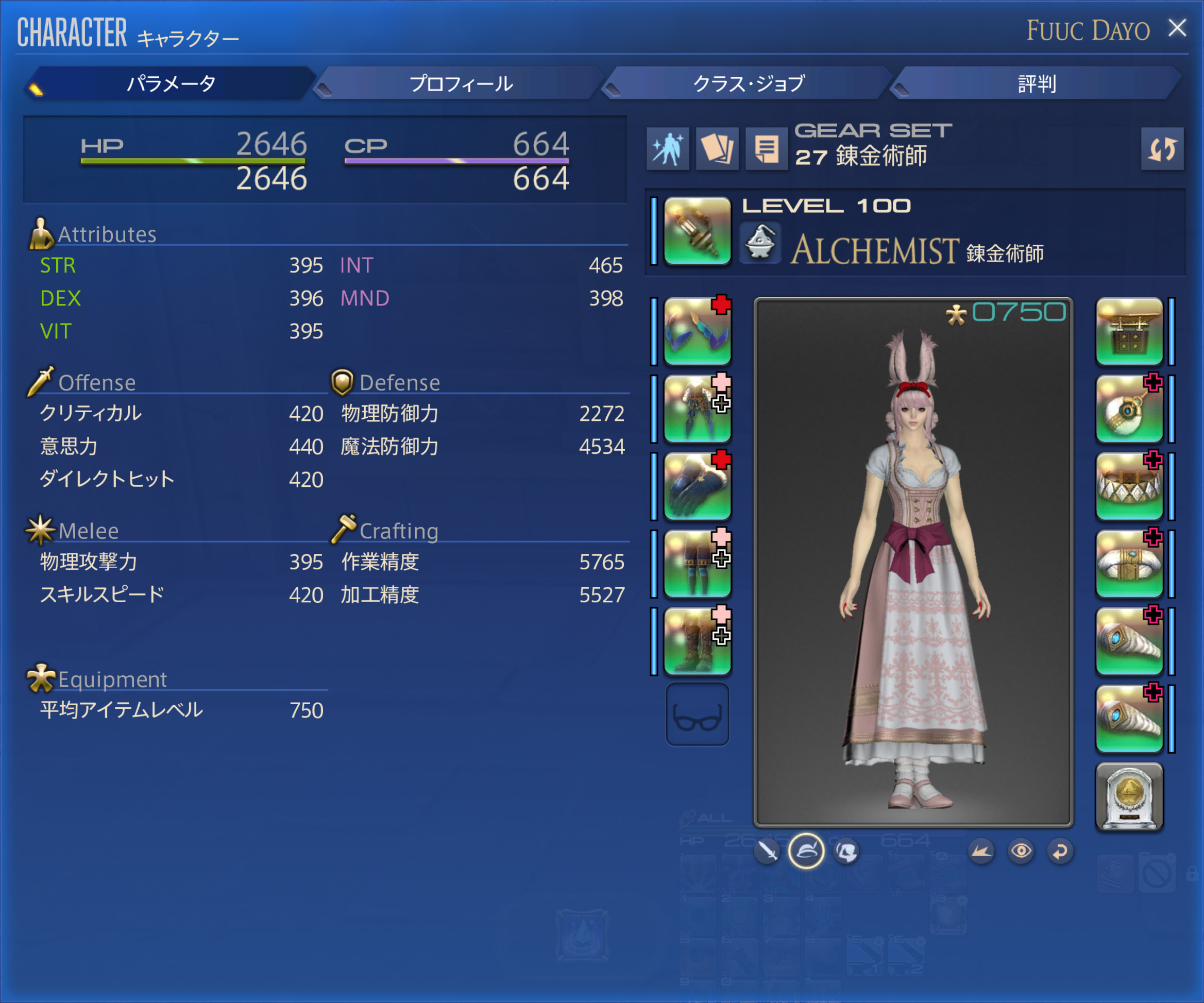Select the パラメータ tab
The width and height of the screenshot is (1204, 1003).
coord(171,83)
